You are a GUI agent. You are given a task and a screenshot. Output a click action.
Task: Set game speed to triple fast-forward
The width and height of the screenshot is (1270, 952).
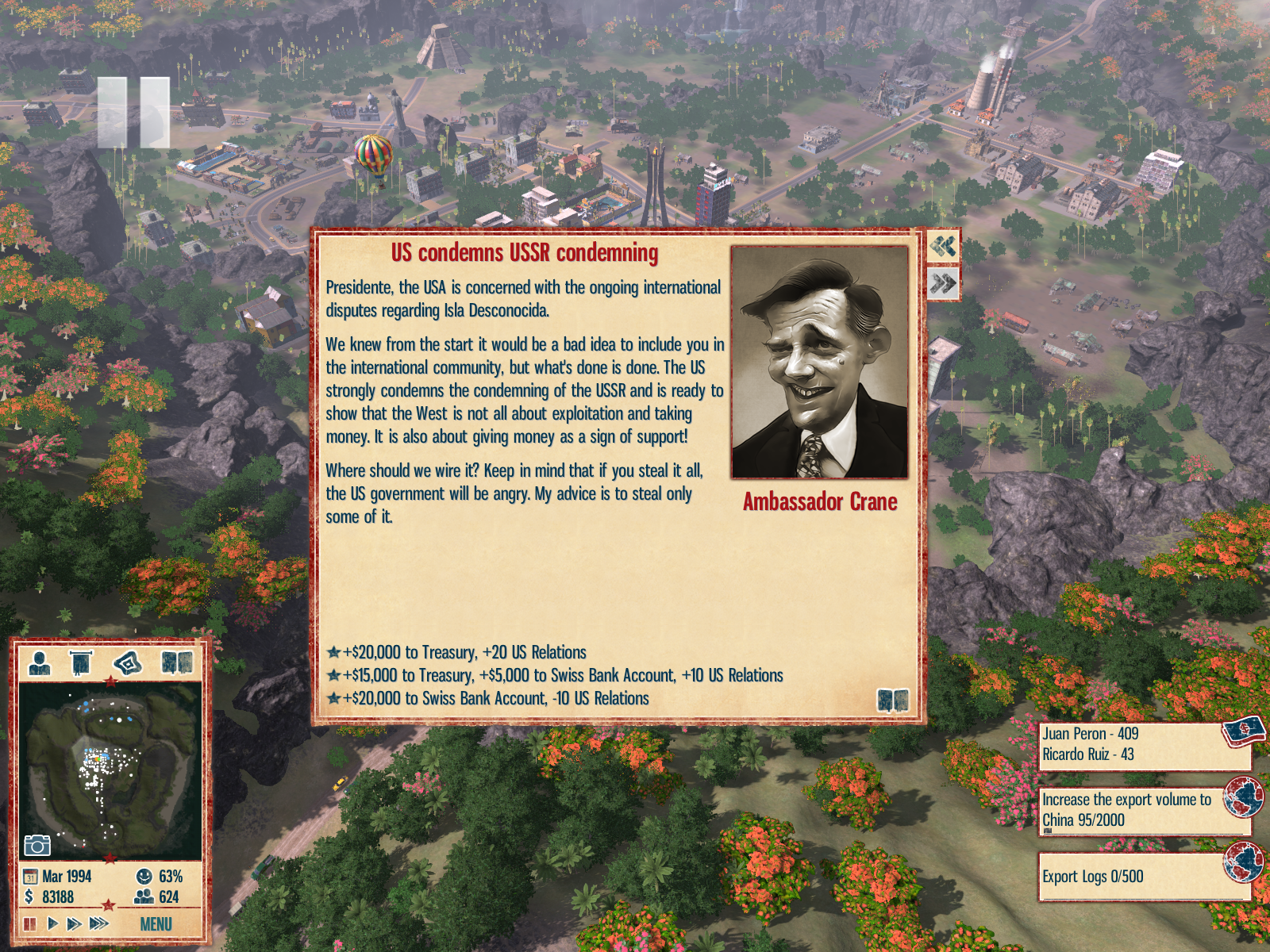(98, 923)
